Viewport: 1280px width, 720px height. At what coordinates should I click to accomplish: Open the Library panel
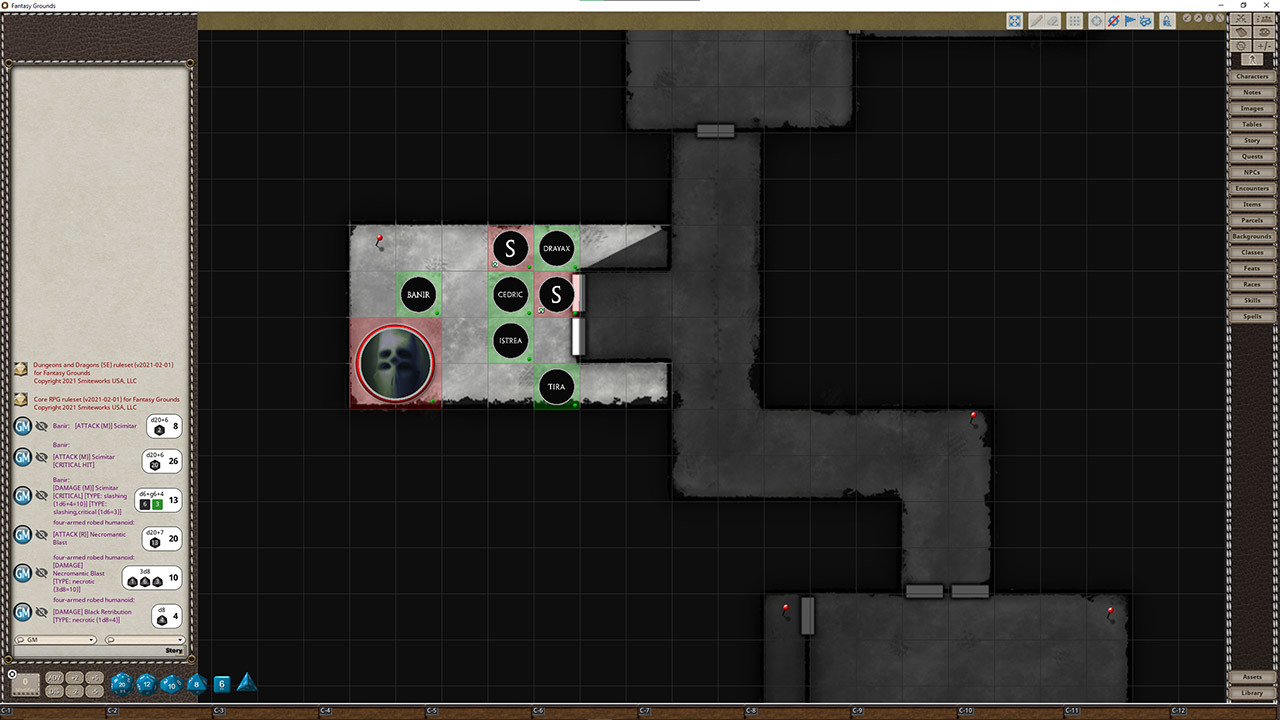click(x=1252, y=693)
